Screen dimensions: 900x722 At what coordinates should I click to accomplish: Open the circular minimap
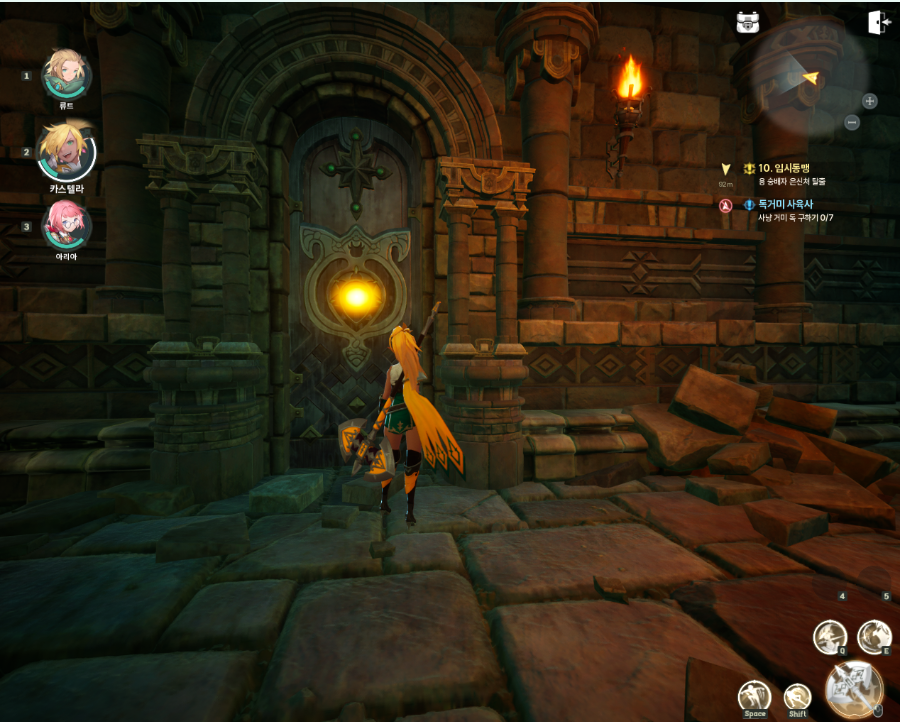810,78
